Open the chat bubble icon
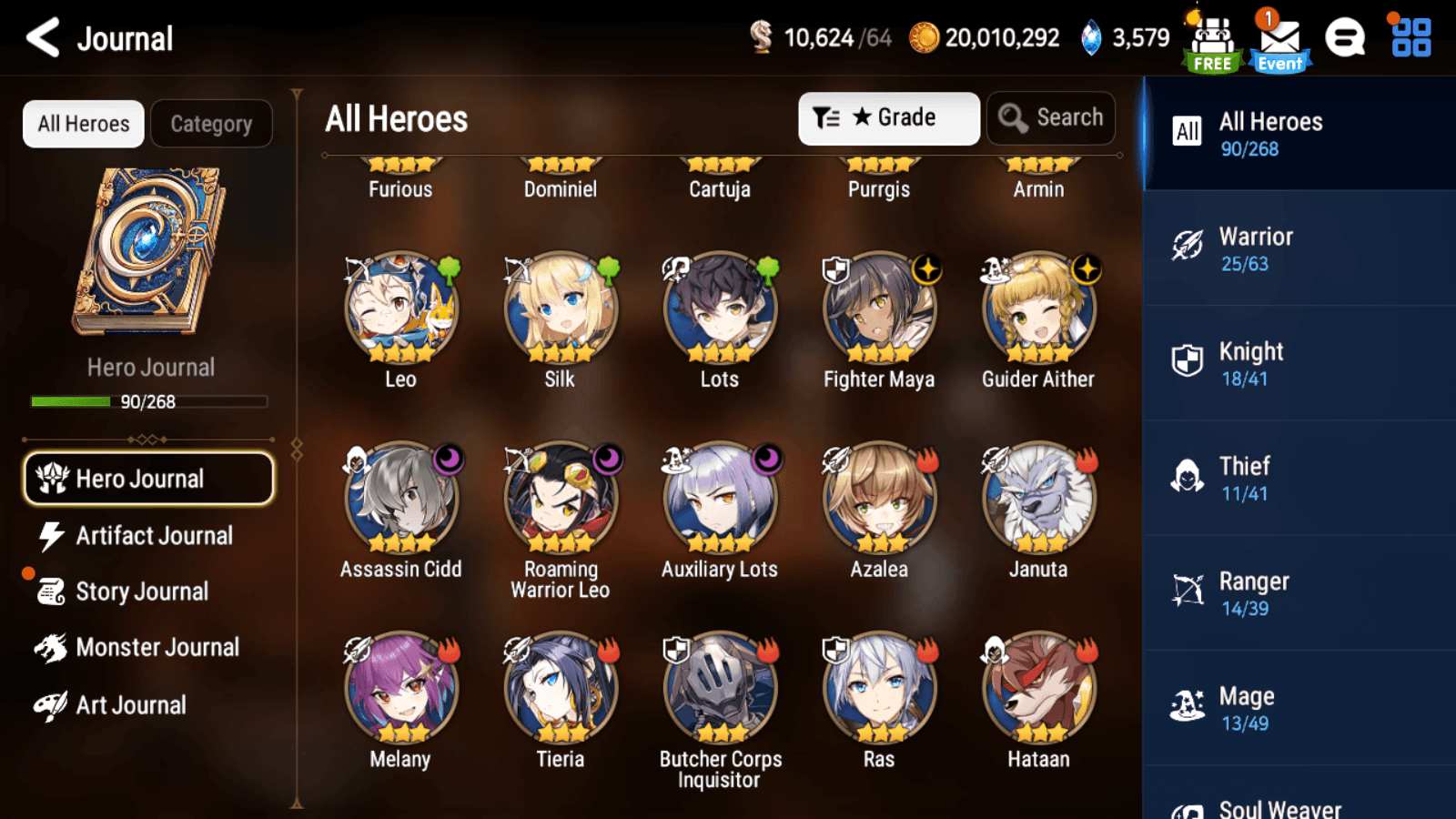The image size is (1456, 819). tap(1344, 38)
